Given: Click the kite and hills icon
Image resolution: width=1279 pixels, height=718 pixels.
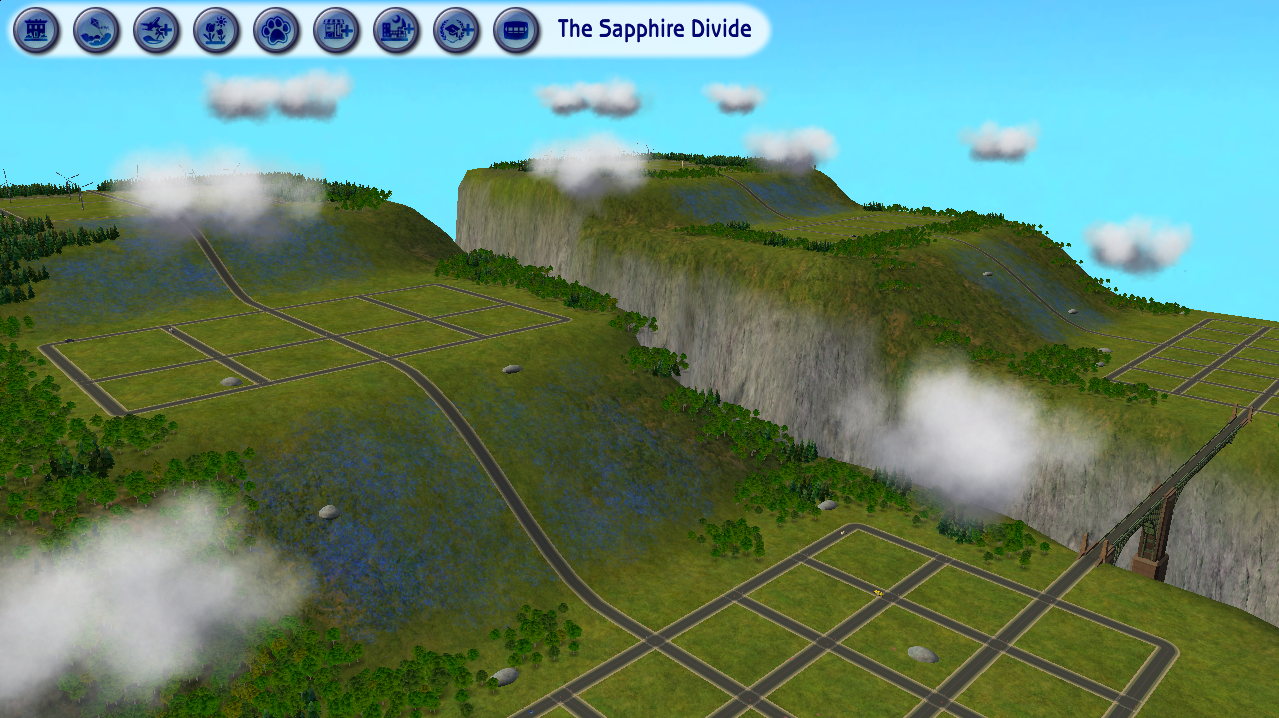Looking at the screenshot, I should click(97, 30).
